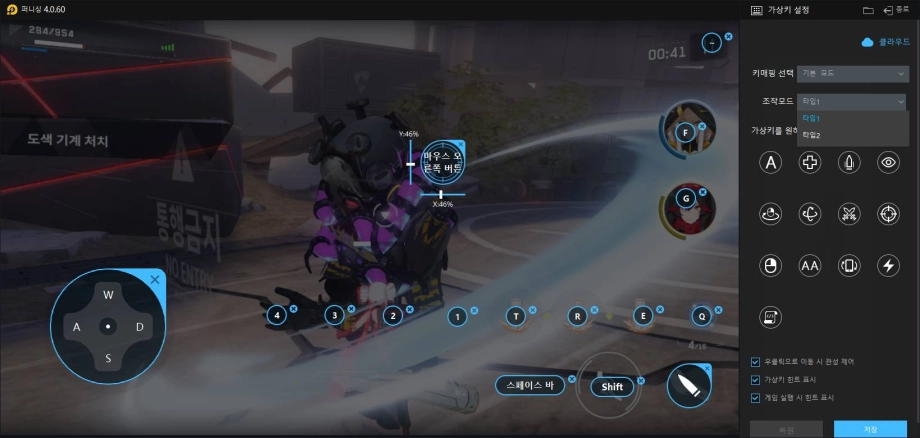The height and width of the screenshot is (438, 920).
Task: Remove the WASD directional pad mapping
Action: click(x=155, y=280)
